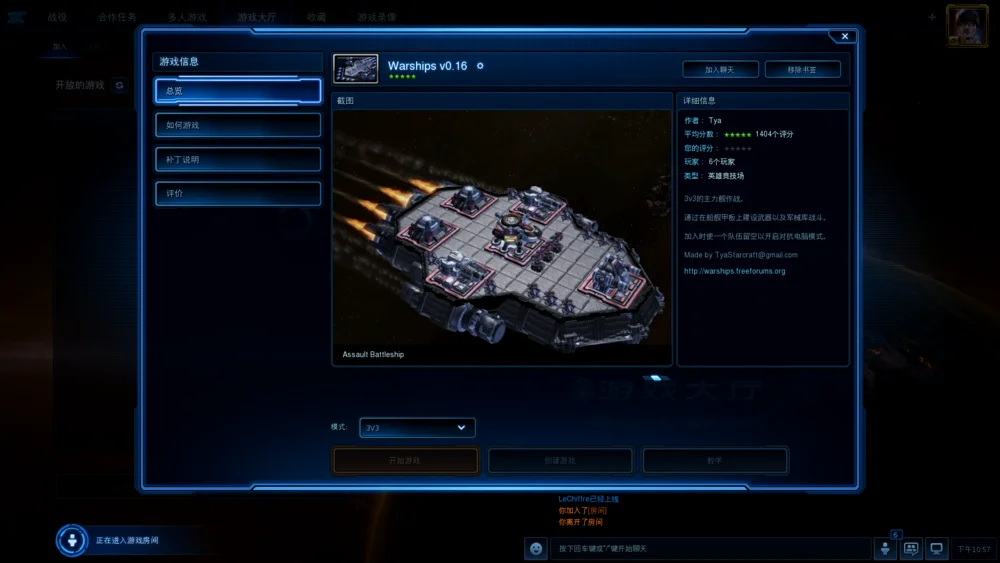1000x563 pixels.
Task: Select the 总览 overview tab
Action: [238, 91]
